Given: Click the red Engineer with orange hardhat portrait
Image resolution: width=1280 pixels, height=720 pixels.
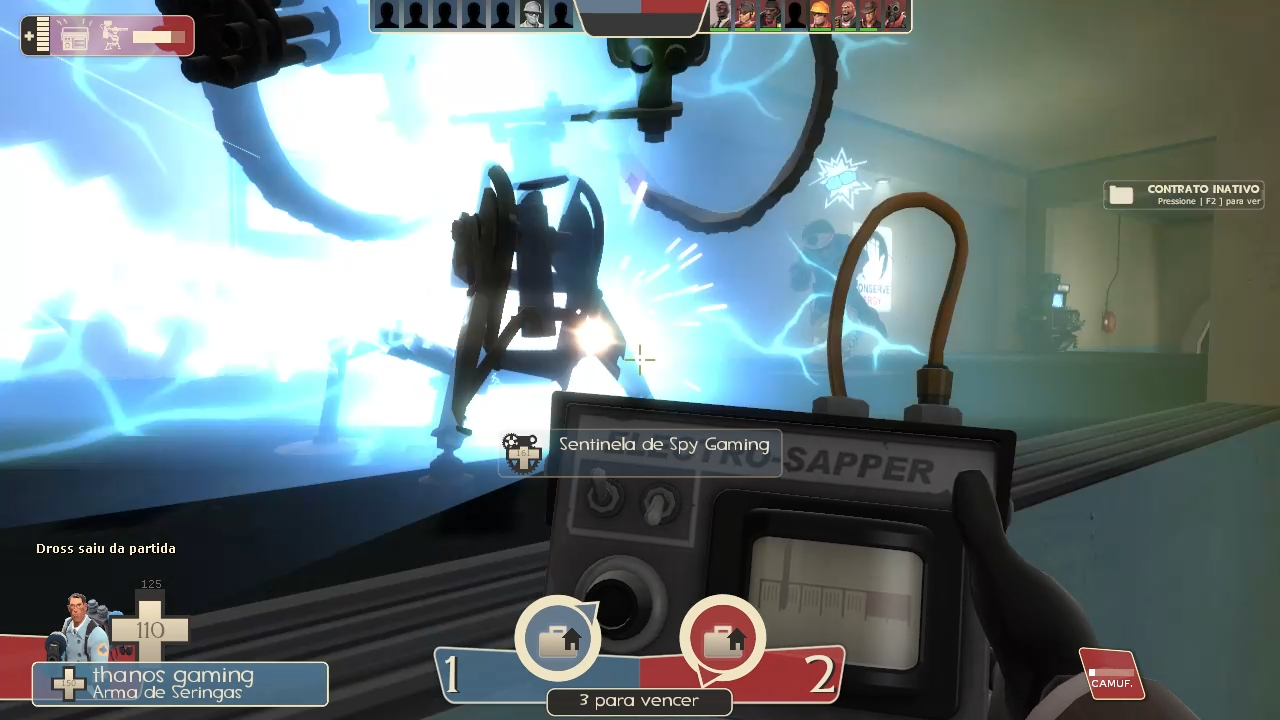Looking at the screenshot, I should coord(820,15).
